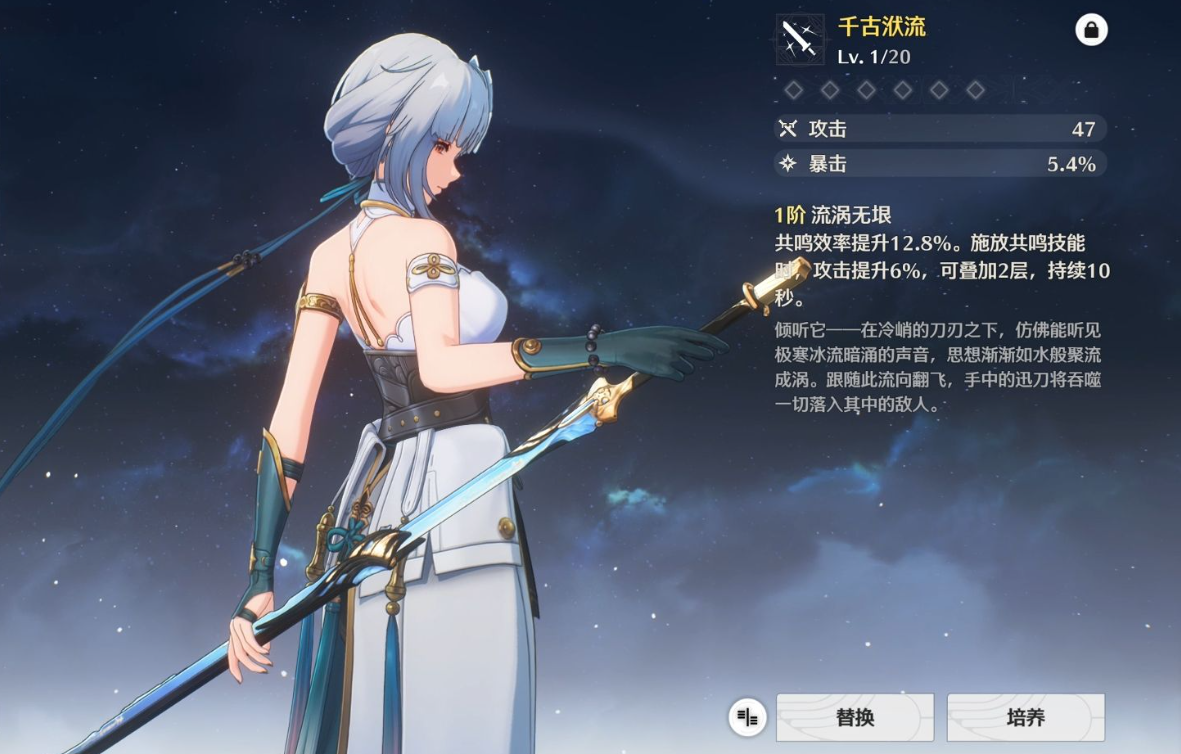Open the 培养 (Upgrade) weapon menu
This screenshot has height=754, width=1181.
[x=1025, y=717]
